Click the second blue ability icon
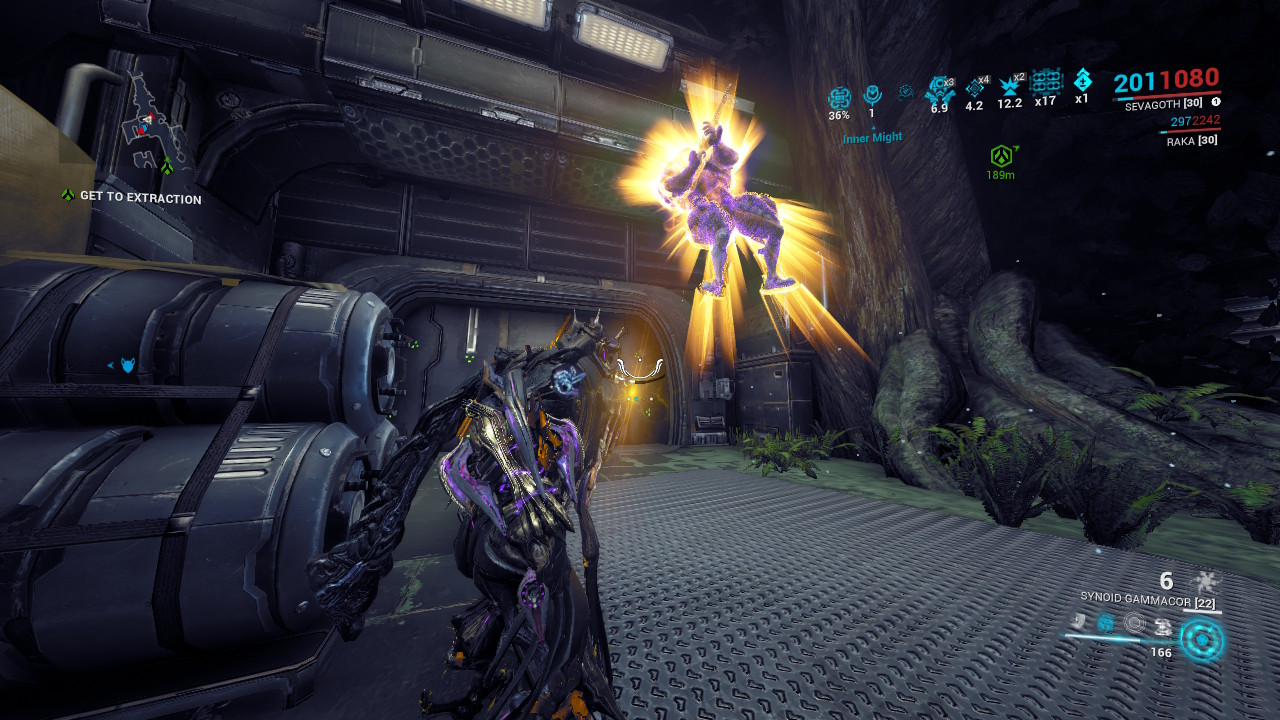This screenshot has height=720, width=1280. click(1106, 622)
